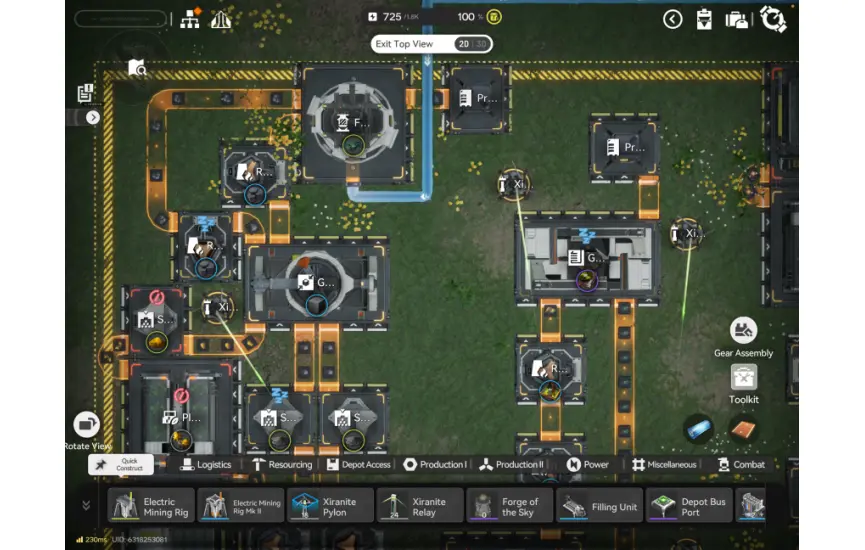Open the Resourcing build category
This screenshot has height=550, width=865.
click(283, 464)
